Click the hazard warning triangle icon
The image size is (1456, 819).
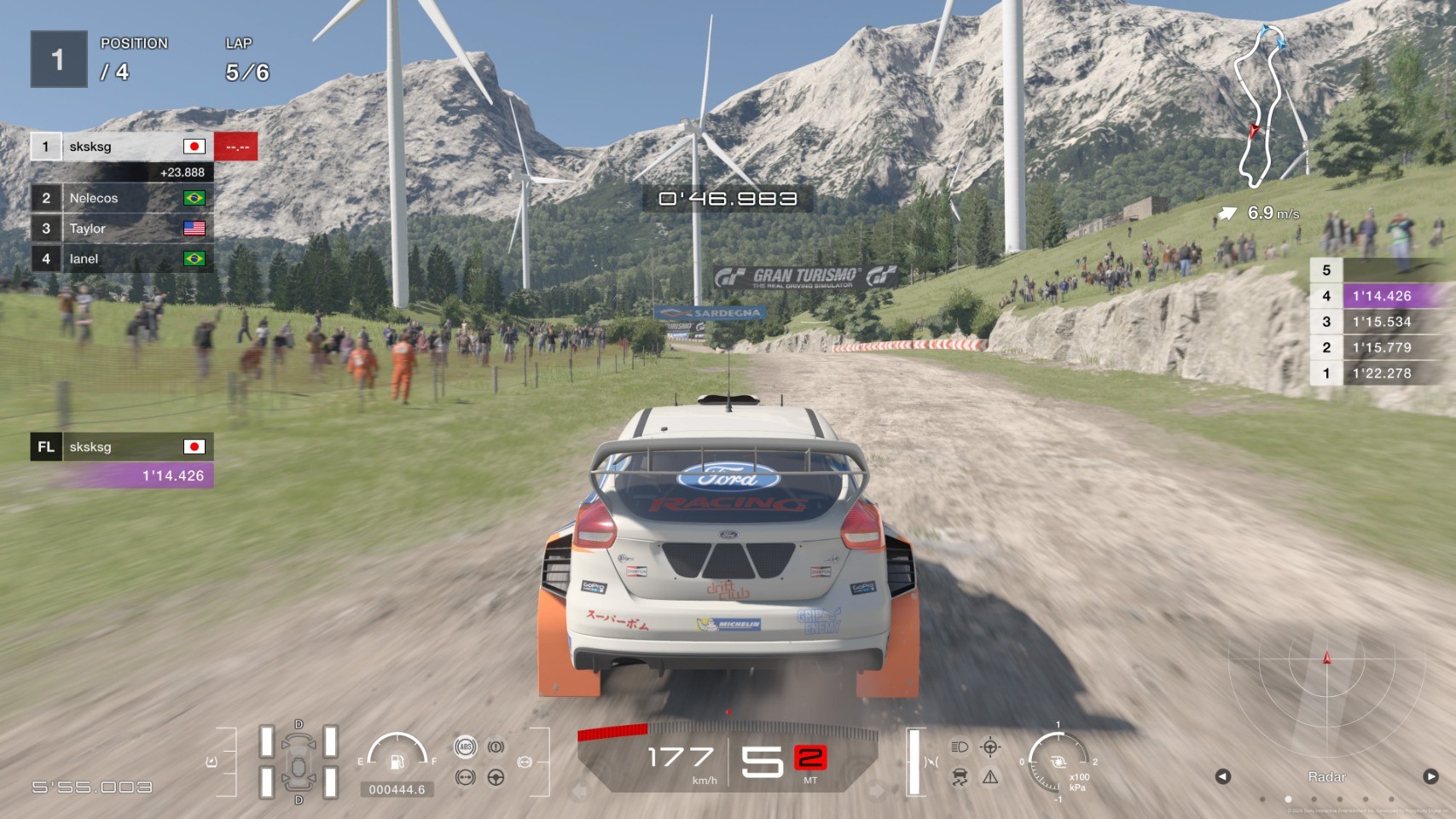point(990,776)
